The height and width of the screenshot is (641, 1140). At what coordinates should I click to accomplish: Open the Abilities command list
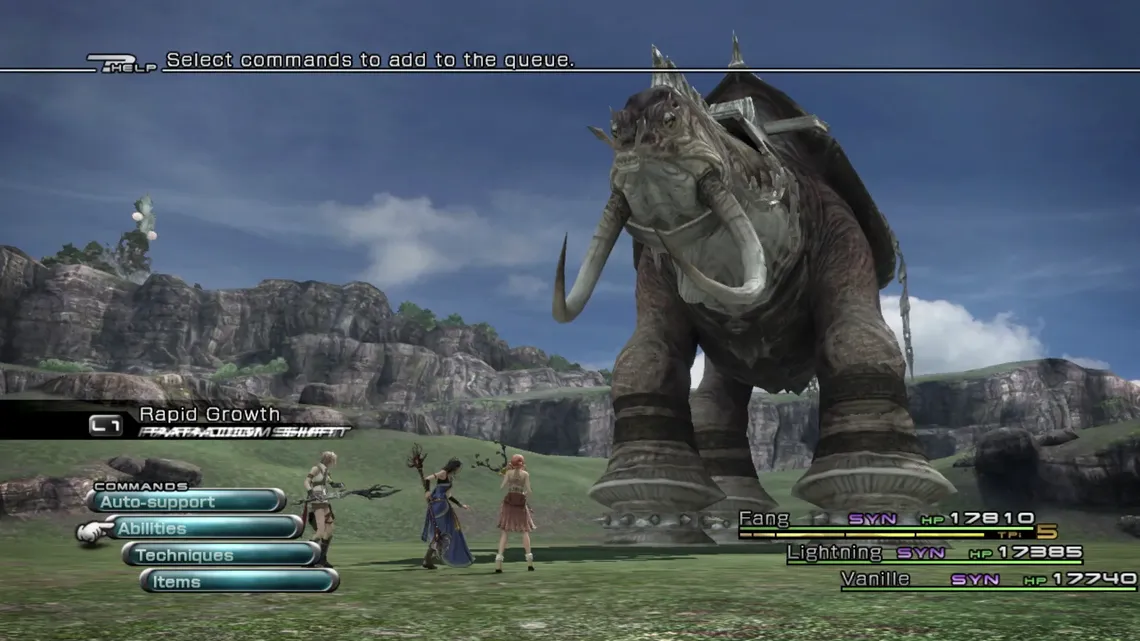[204, 528]
